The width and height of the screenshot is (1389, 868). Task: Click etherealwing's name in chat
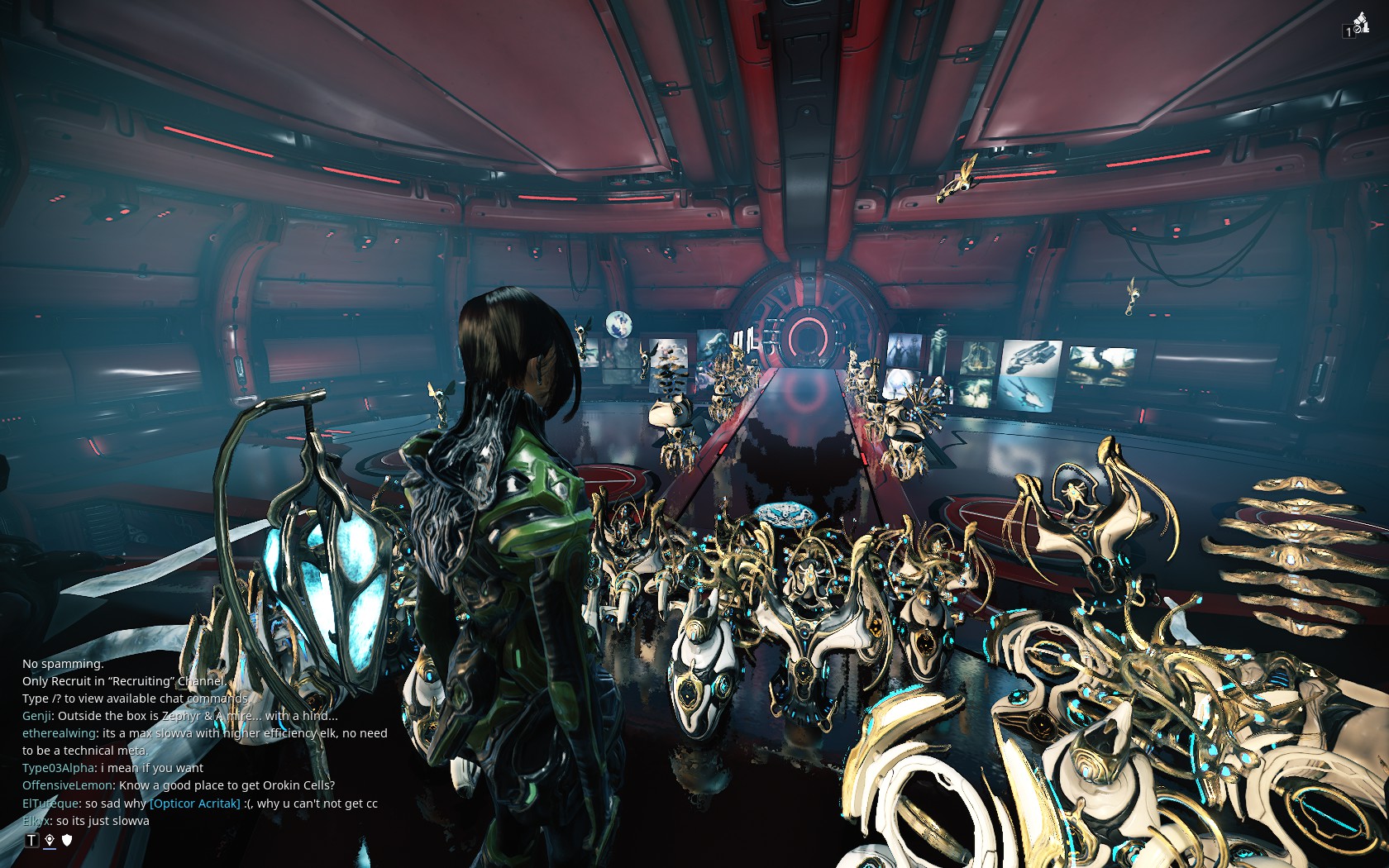[59, 733]
